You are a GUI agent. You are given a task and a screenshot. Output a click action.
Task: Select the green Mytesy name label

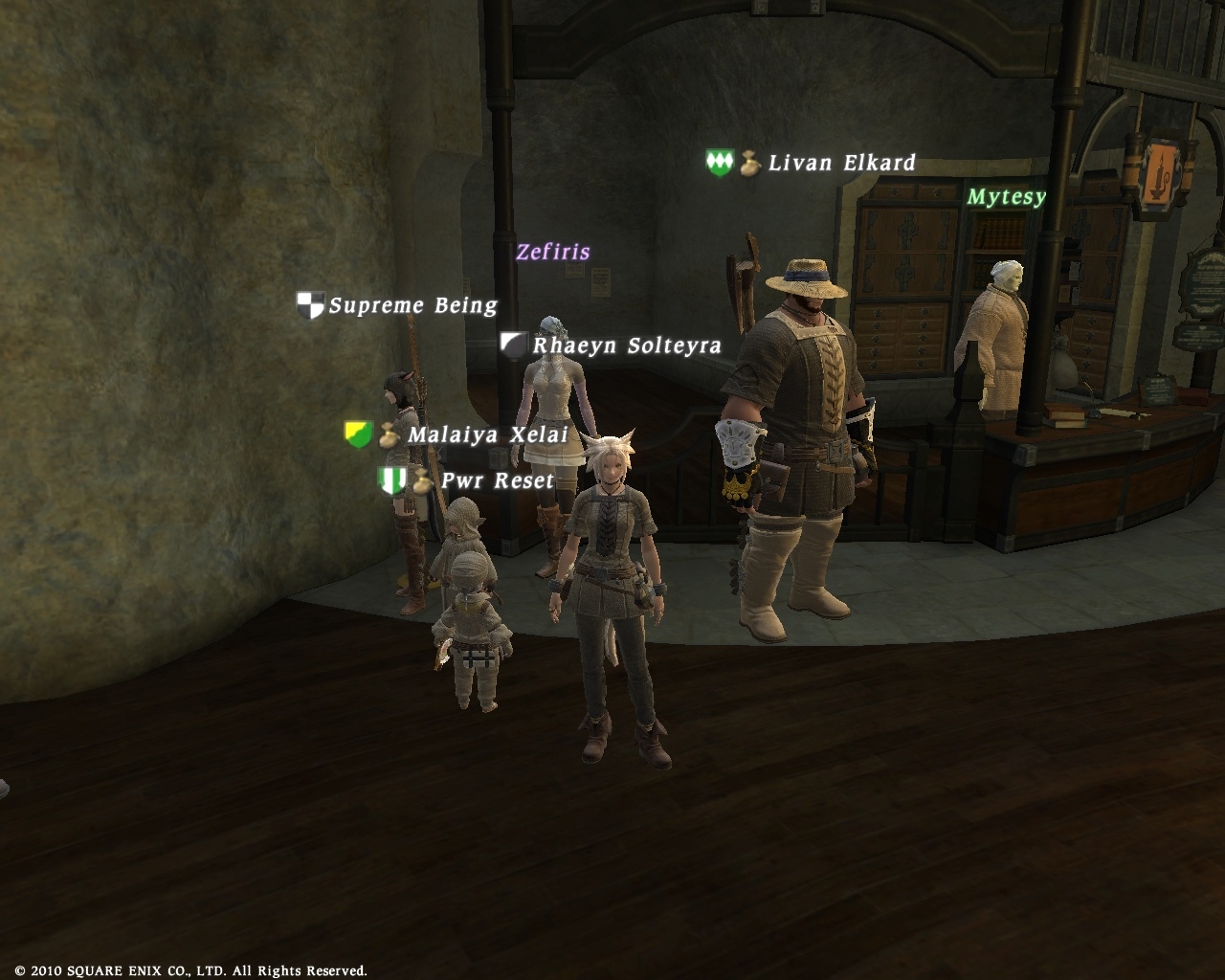[x=1006, y=197]
